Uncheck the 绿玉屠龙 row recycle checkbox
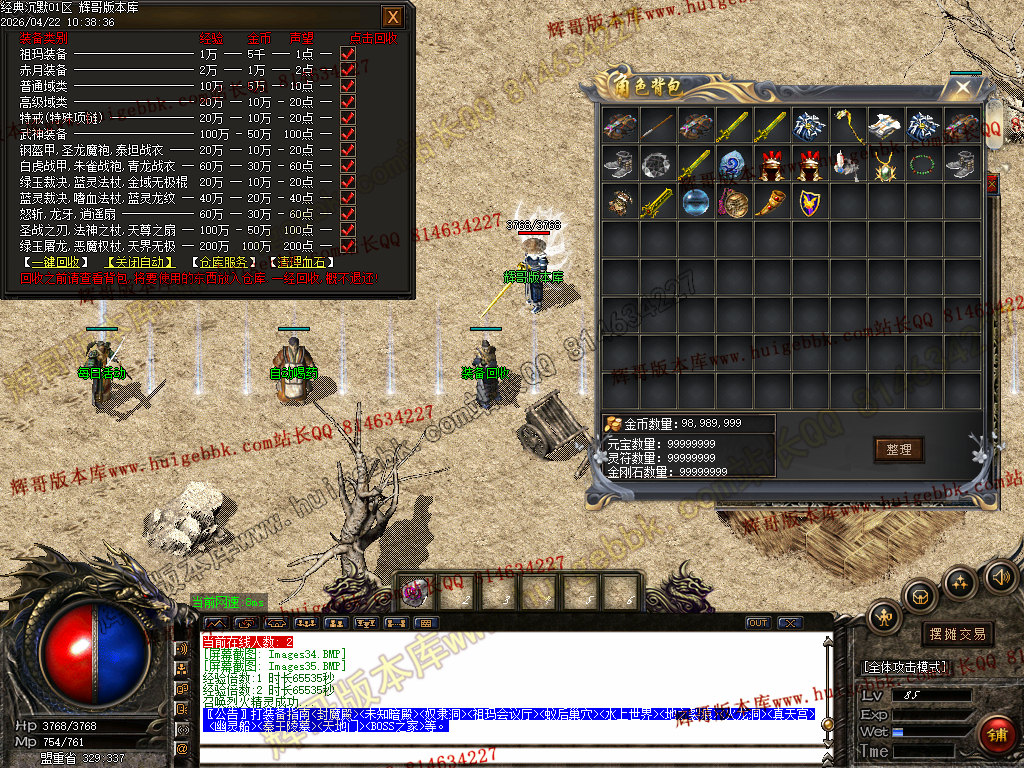1024x768 pixels. coord(348,246)
